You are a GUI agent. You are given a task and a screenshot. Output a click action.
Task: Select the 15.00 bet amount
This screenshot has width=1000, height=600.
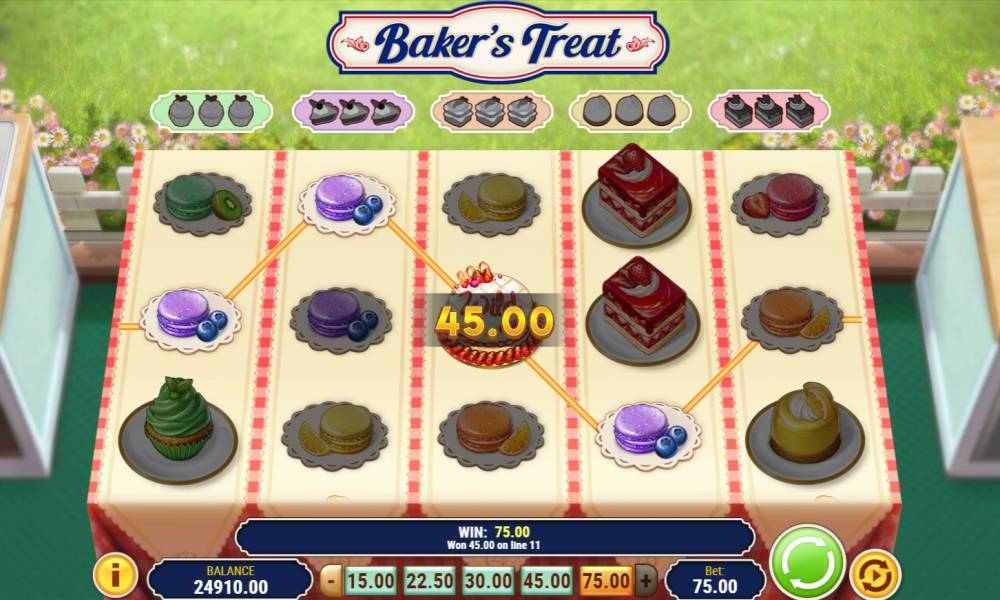click(x=372, y=580)
